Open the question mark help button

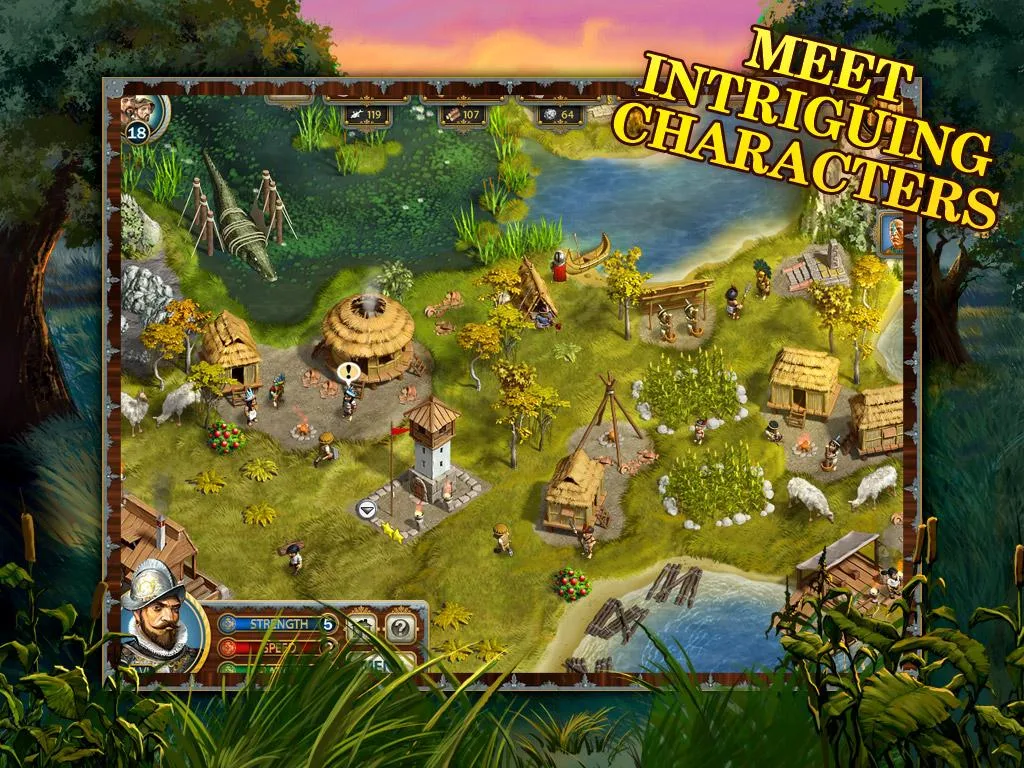pos(400,628)
